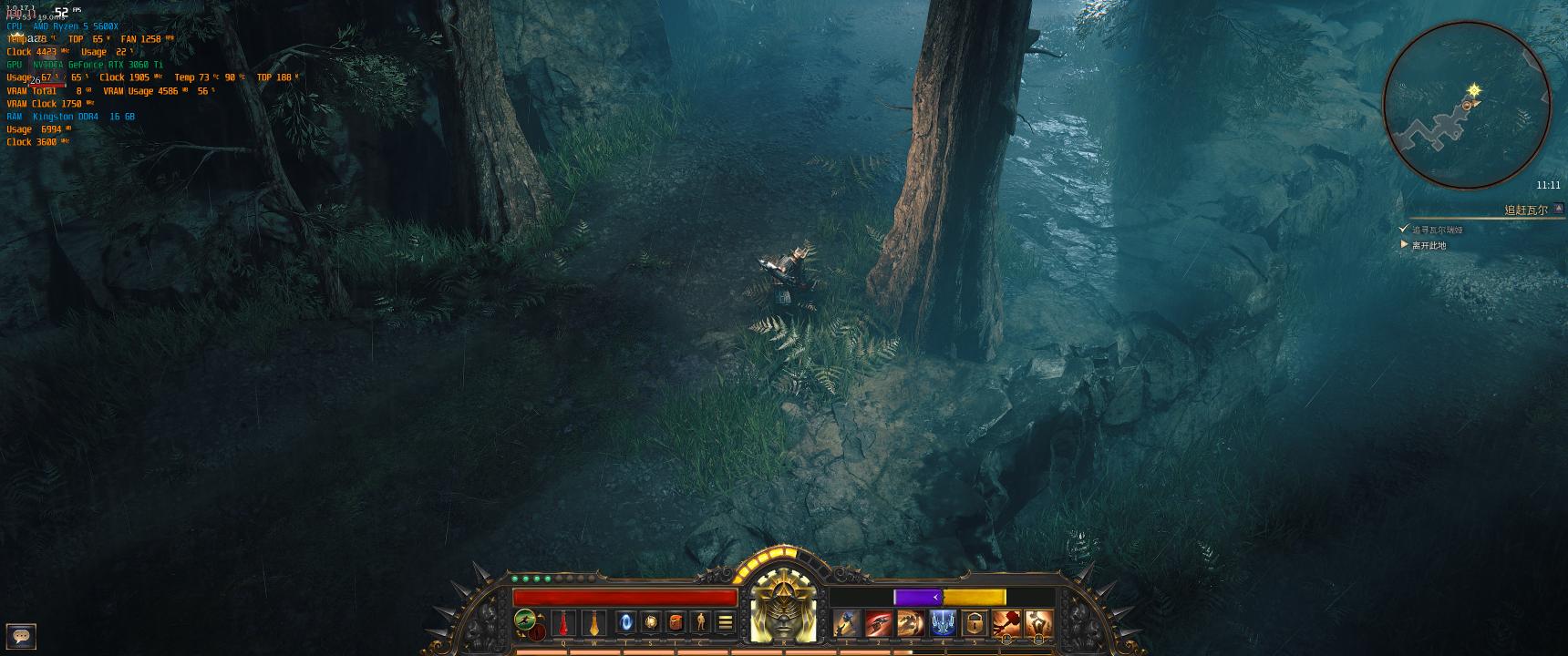Click the red health bar above the hotbar
Viewport: 1568px width, 656px height.
pos(625,596)
